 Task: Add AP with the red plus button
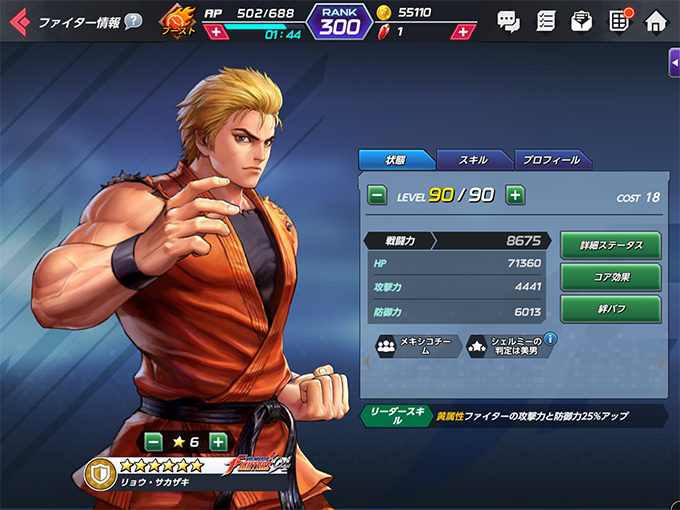pos(214,32)
